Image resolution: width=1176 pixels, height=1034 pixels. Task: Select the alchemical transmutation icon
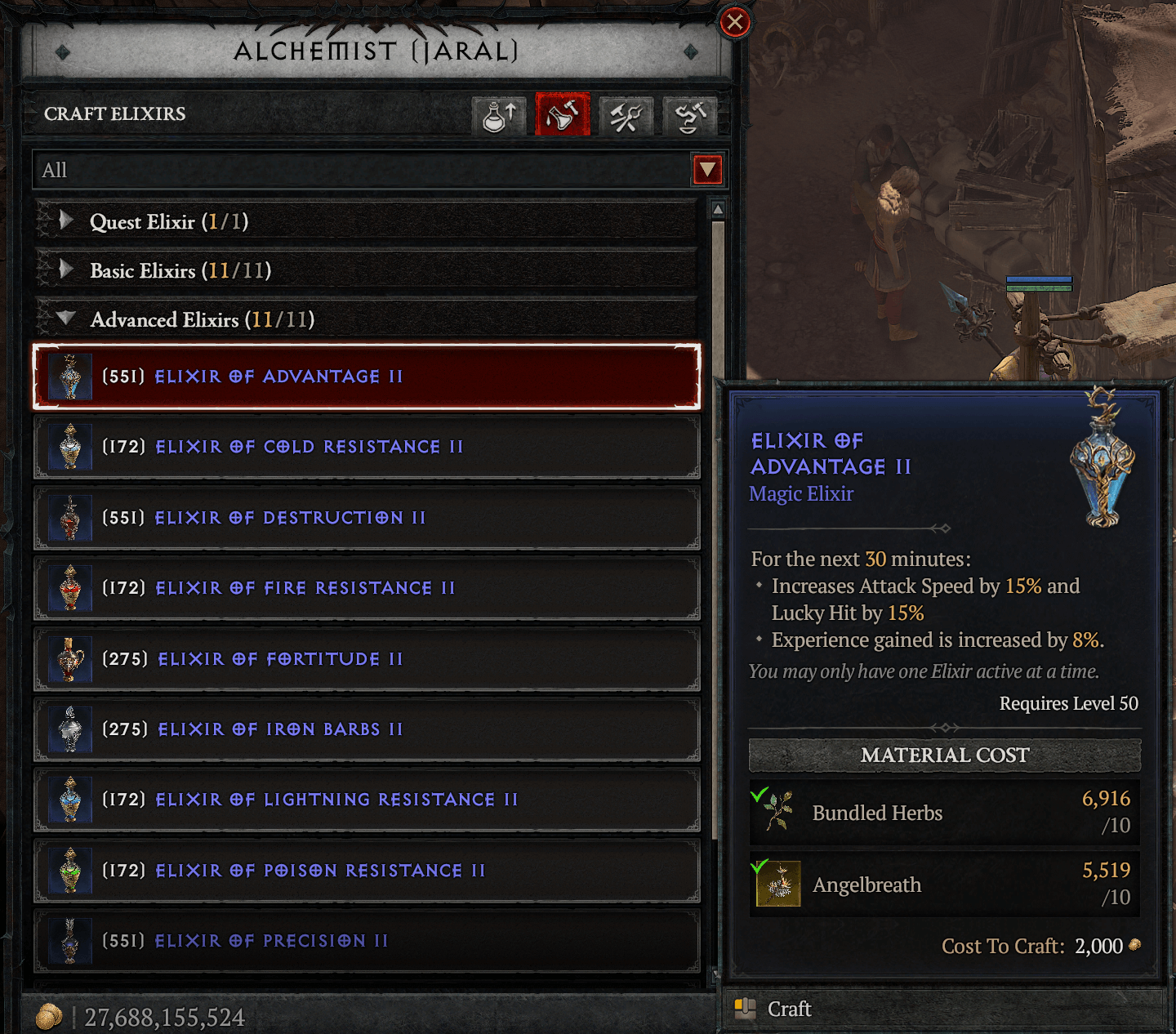click(688, 116)
